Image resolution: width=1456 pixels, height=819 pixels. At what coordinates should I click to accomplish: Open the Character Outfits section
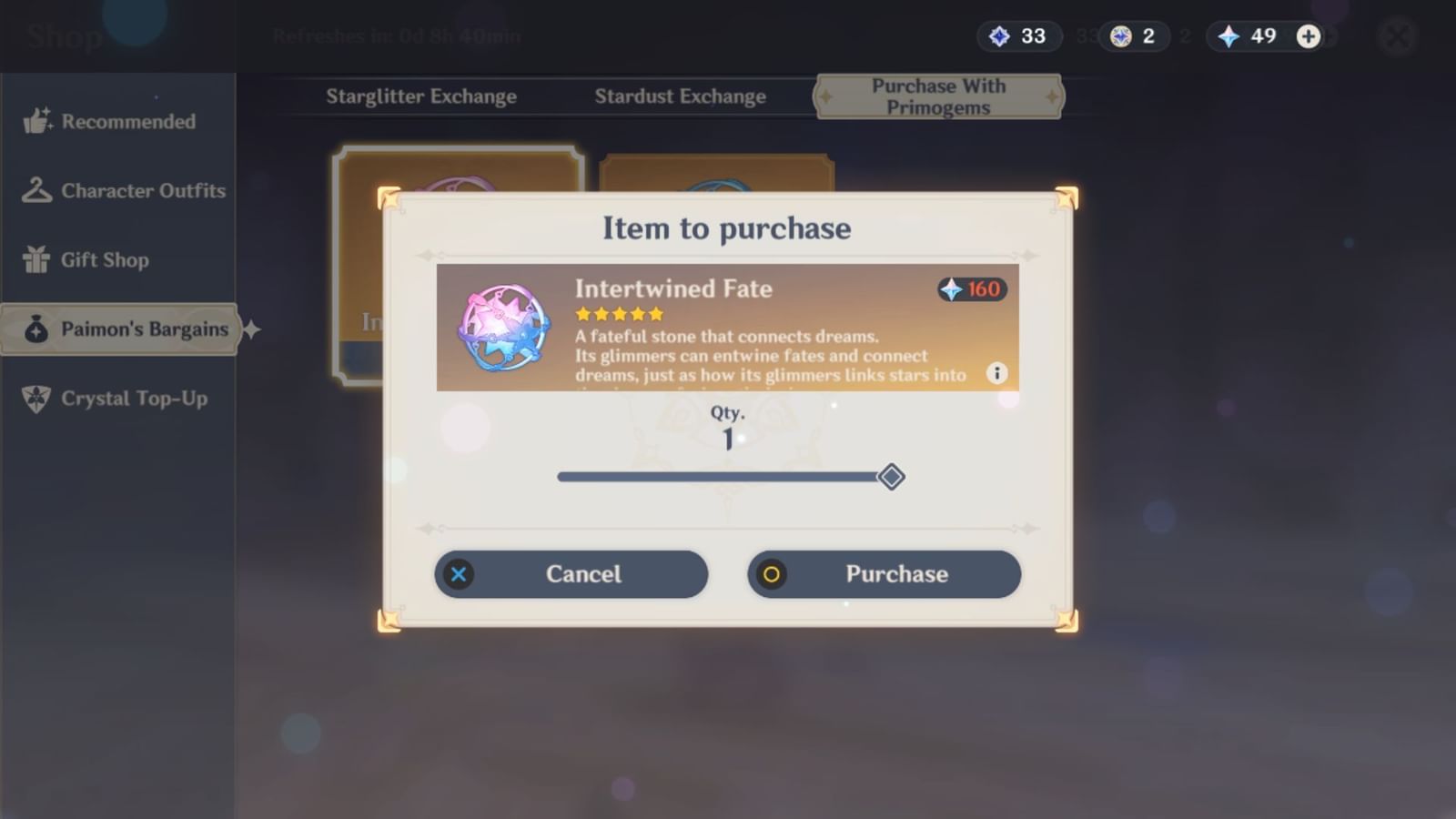click(38, 190)
